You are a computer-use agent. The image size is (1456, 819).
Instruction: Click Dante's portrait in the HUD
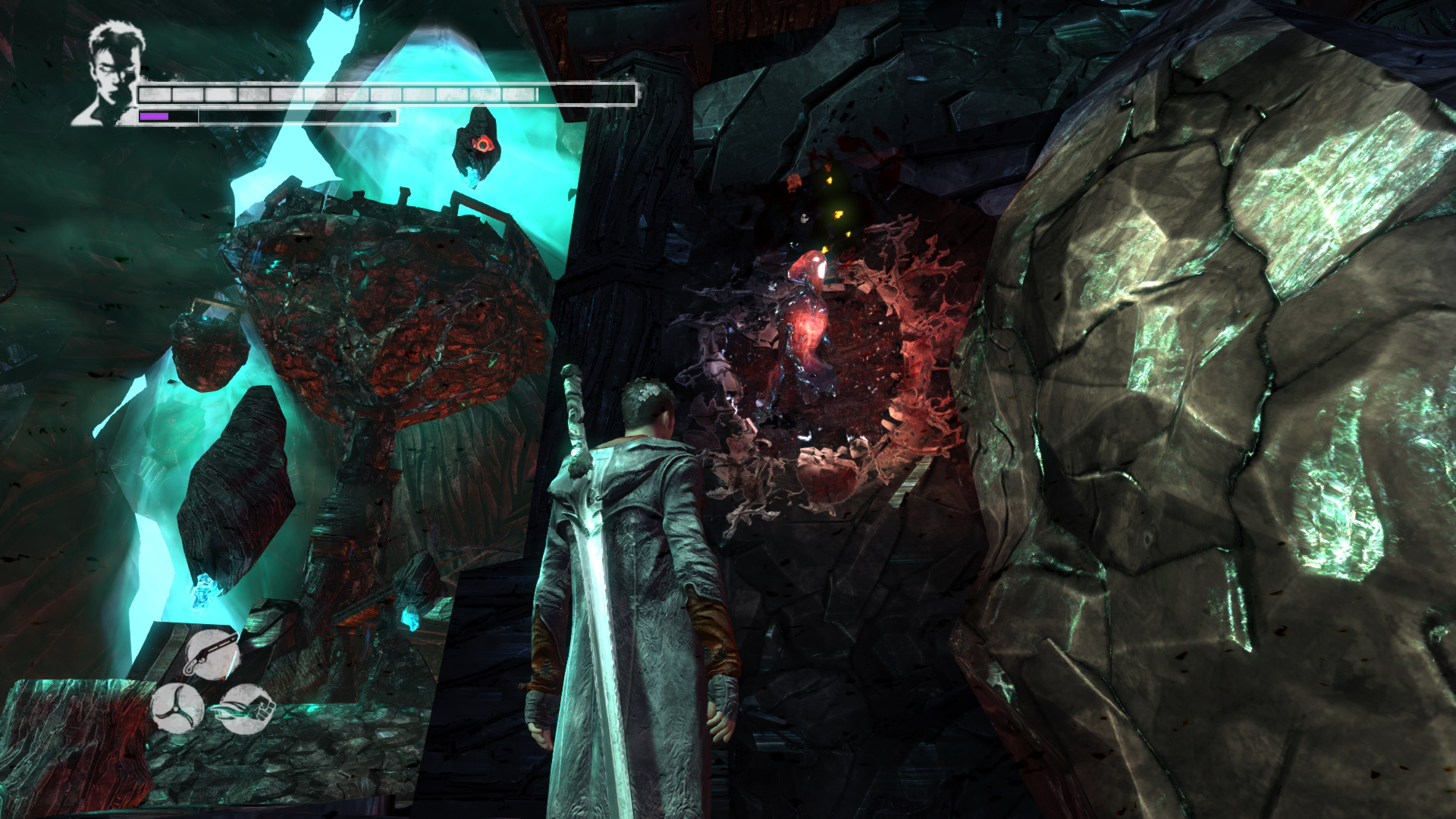[x=111, y=74]
